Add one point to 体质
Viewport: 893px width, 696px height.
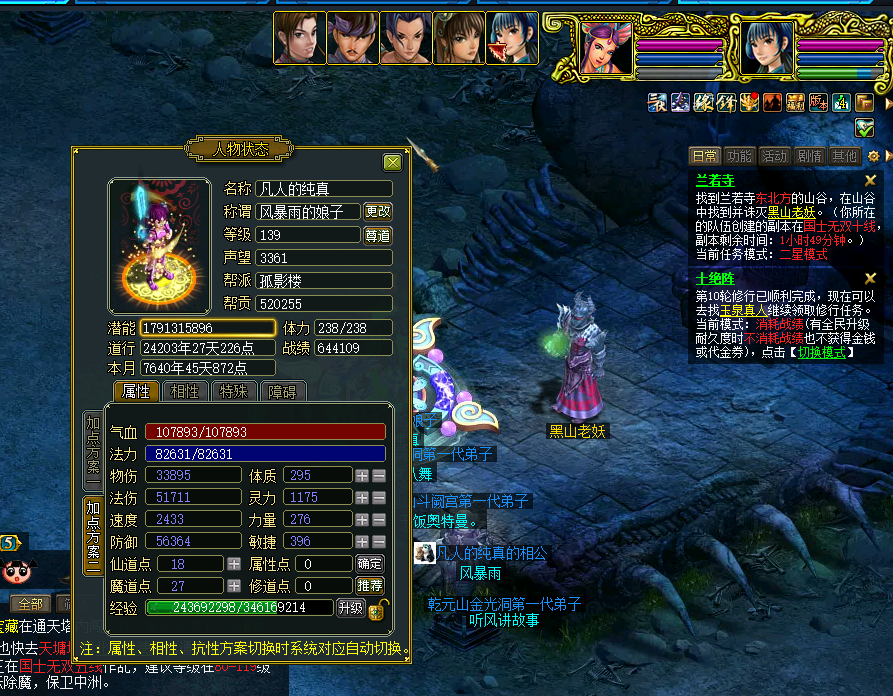[362, 475]
